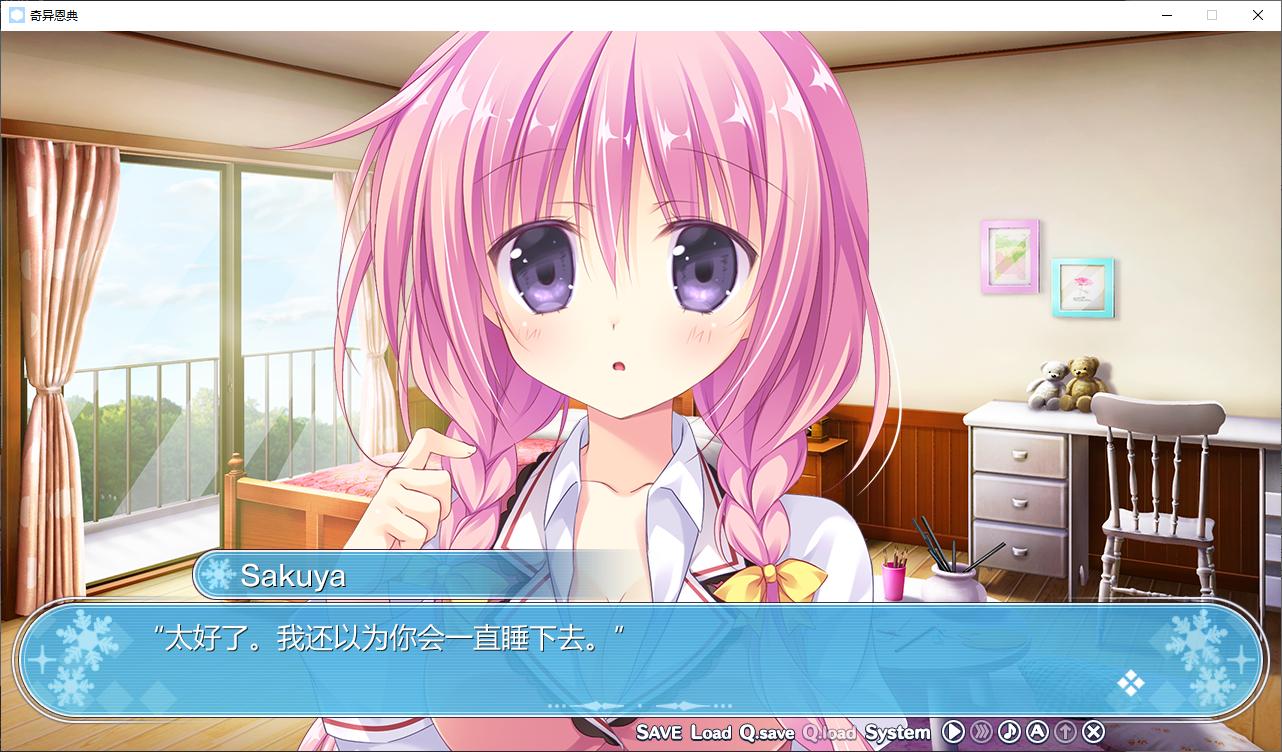Start auto-play with the play icon

tap(953, 732)
